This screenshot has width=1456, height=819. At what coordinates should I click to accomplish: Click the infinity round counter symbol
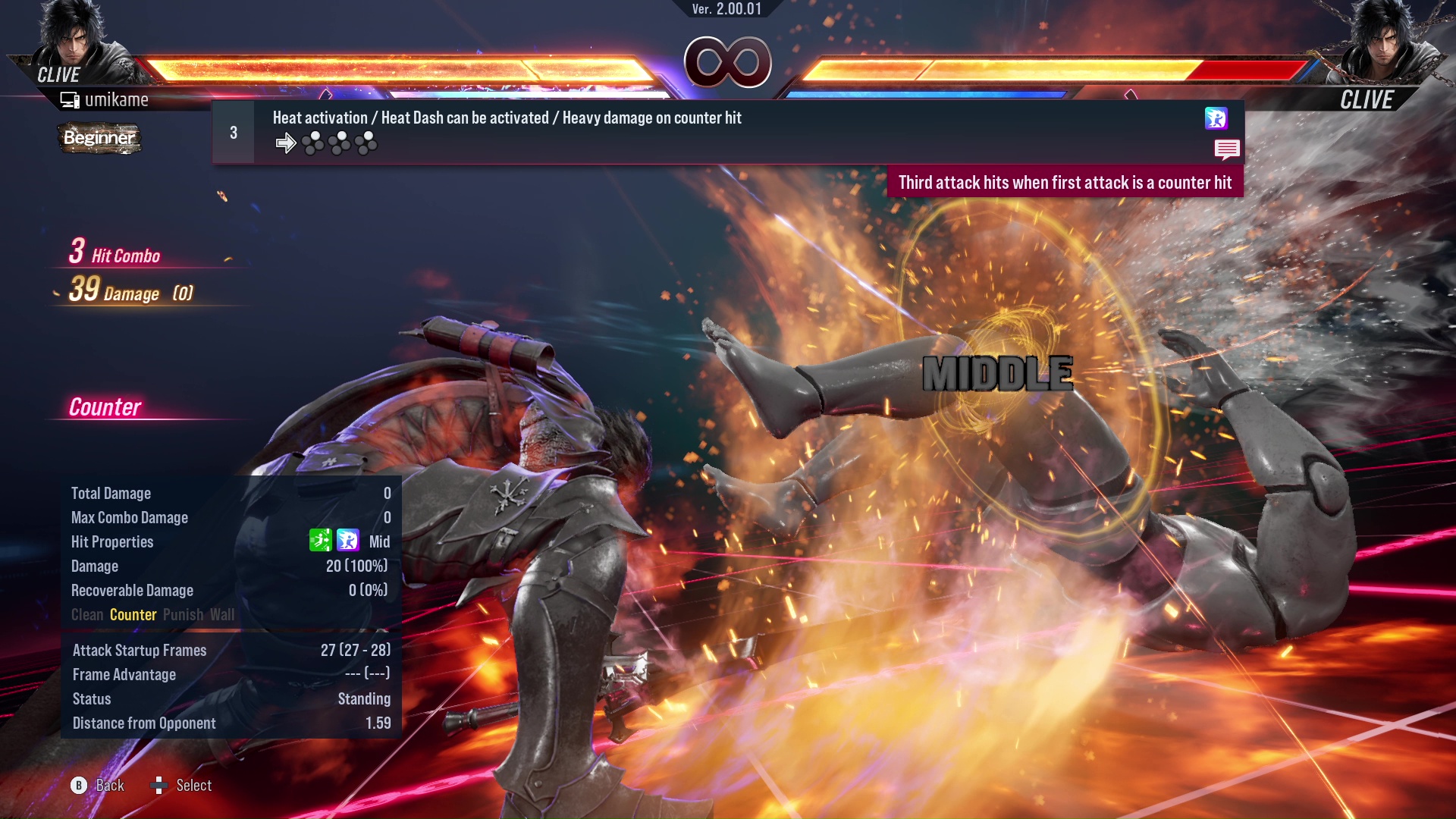[x=726, y=62]
